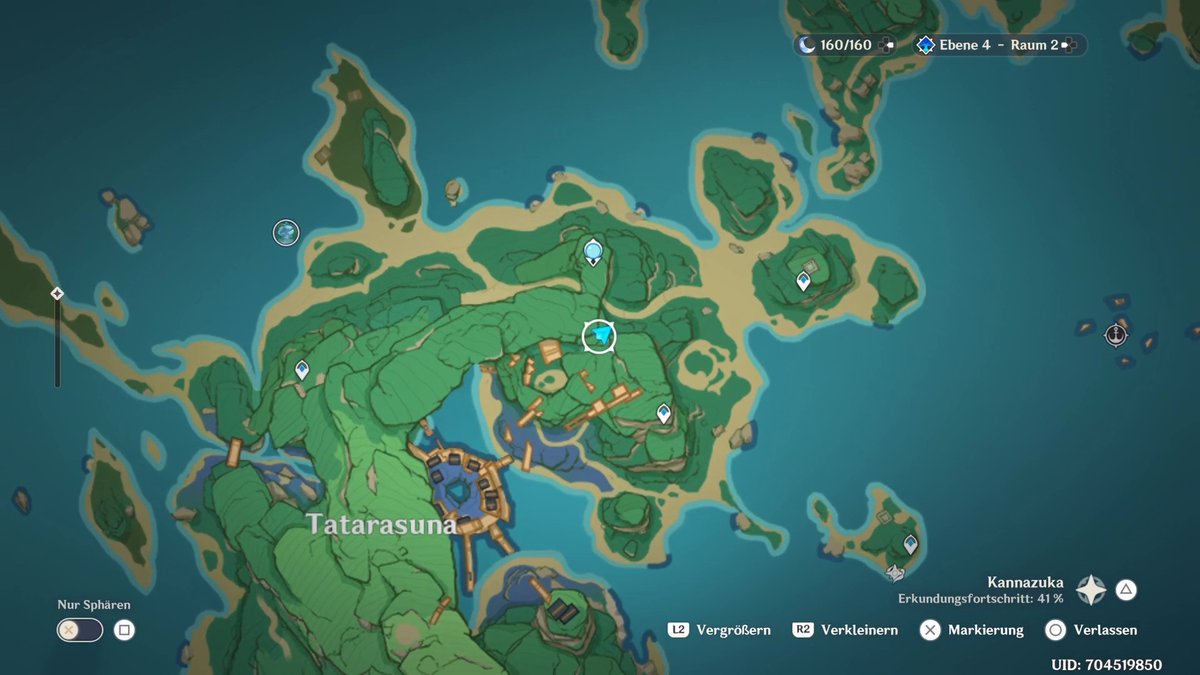Select the Statue of the Seven marker
1200x675 pixels.
click(x=593, y=251)
